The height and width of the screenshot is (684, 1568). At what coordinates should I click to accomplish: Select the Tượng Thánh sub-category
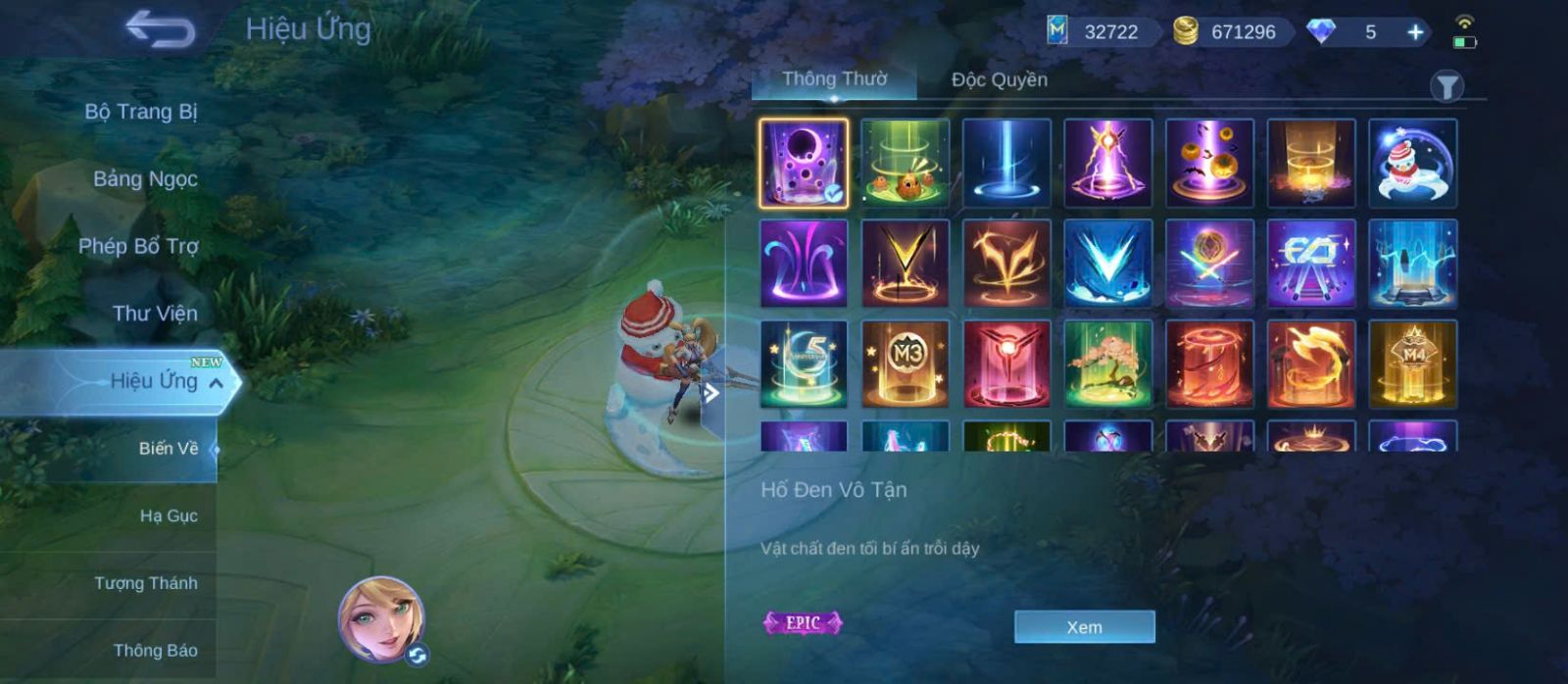(x=146, y=583)
